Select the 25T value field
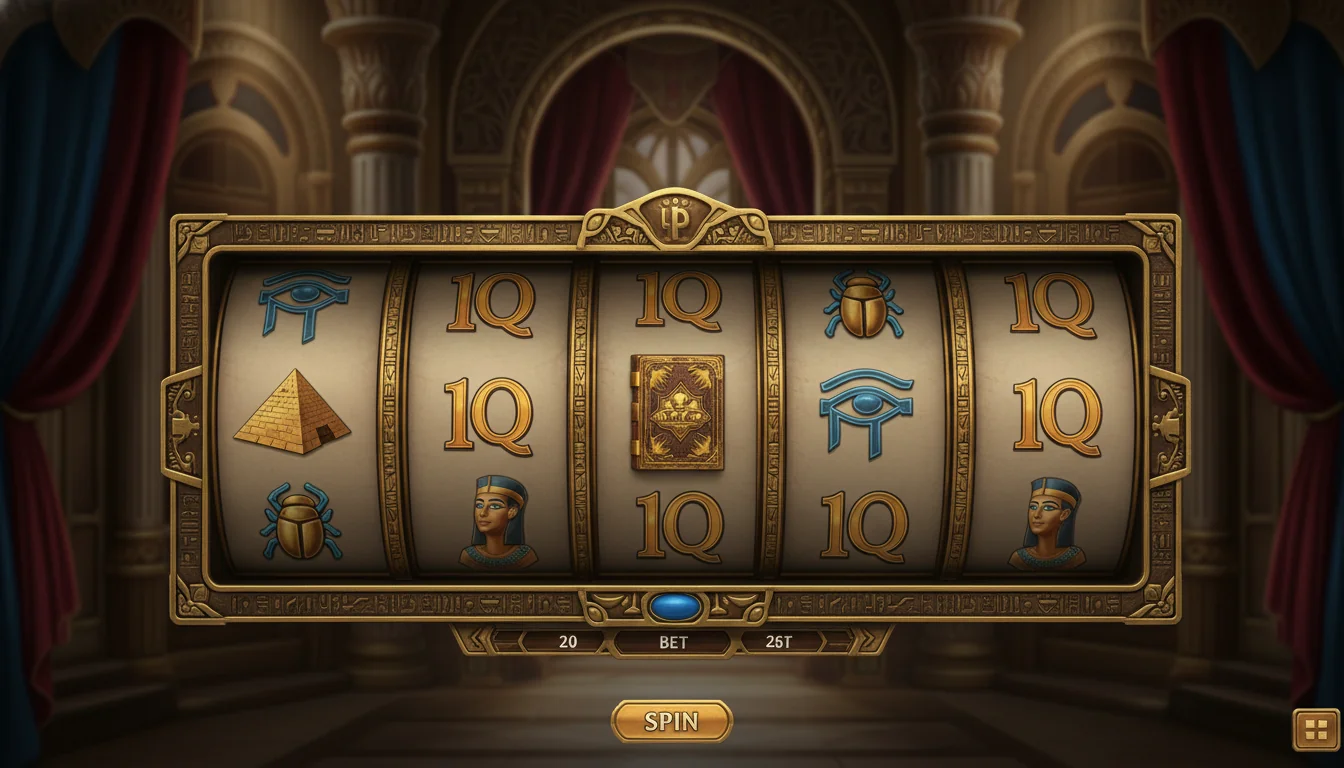 (779, 643)
